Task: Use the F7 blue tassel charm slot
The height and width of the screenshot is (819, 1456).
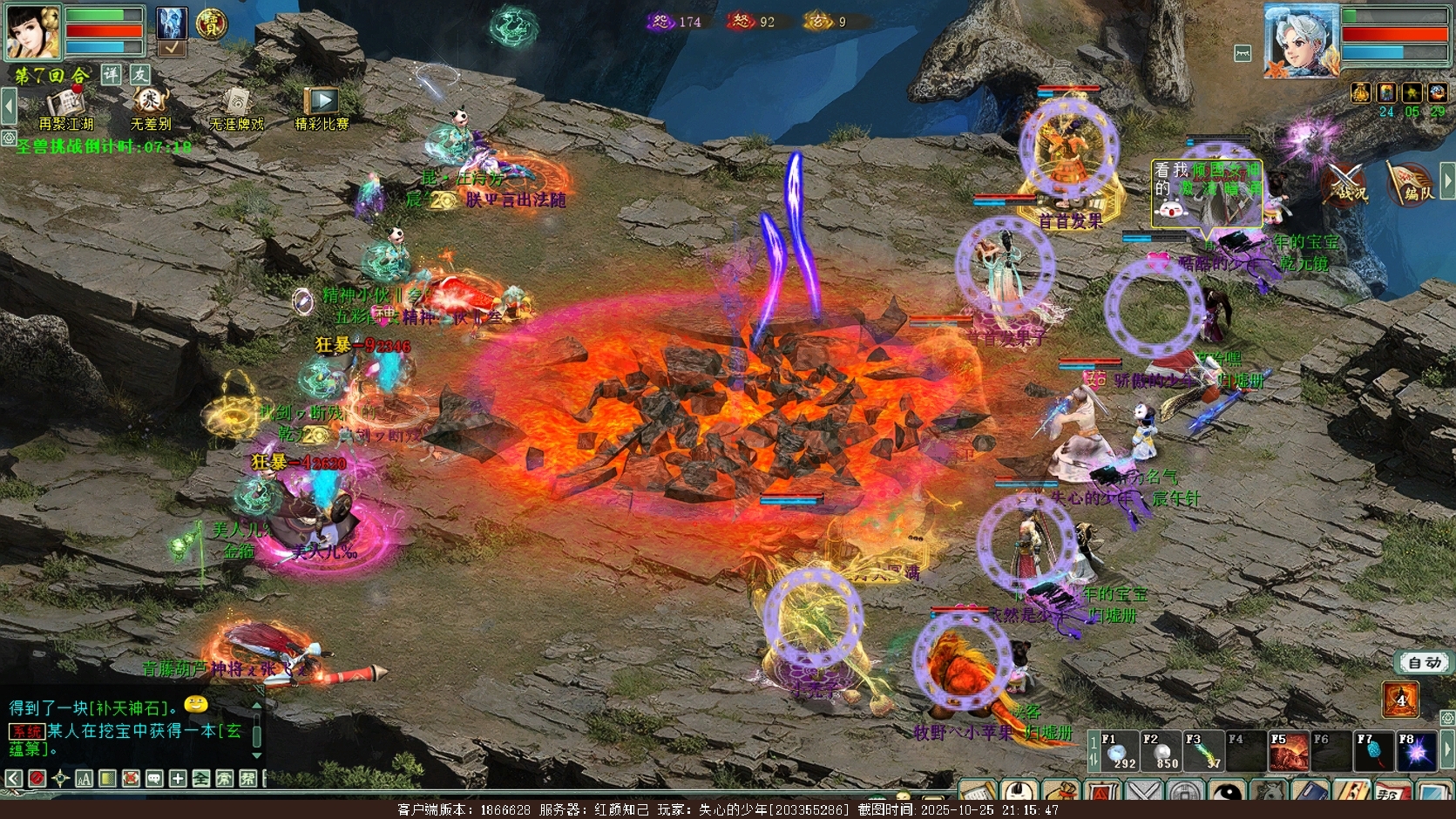Action: point(1375,753)
